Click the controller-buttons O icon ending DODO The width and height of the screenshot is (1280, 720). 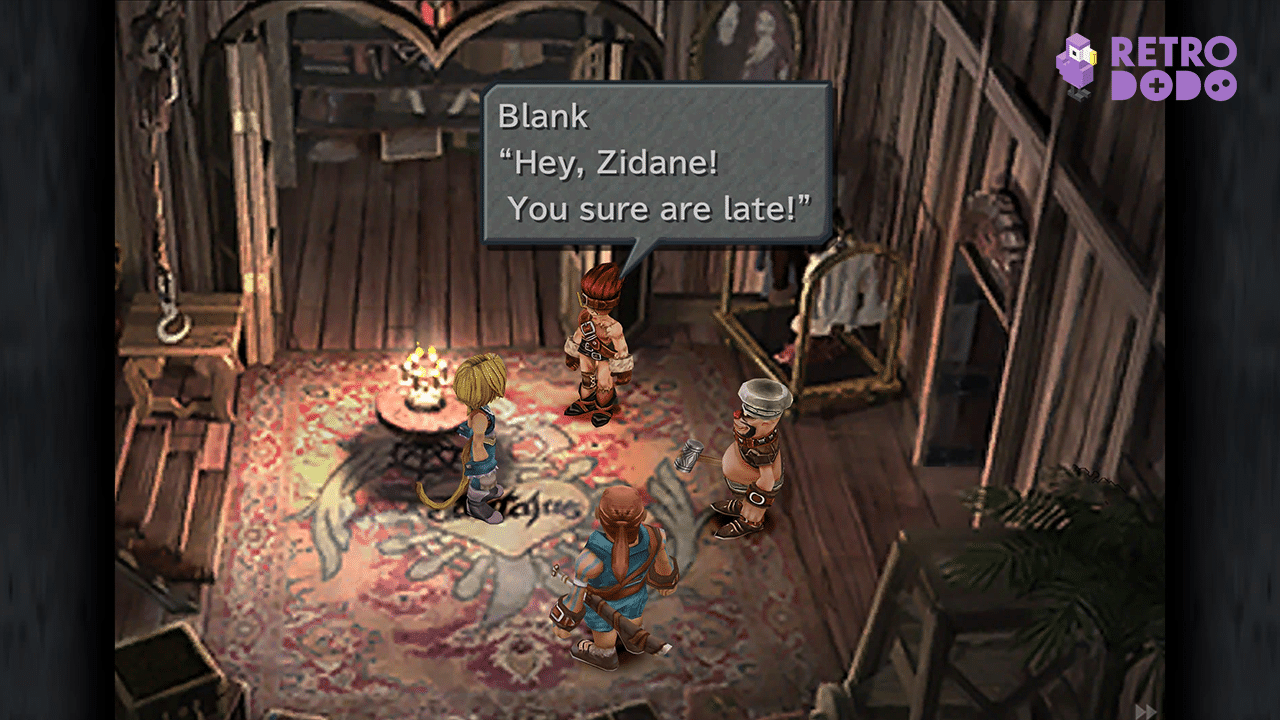(x=1221, y=85)
